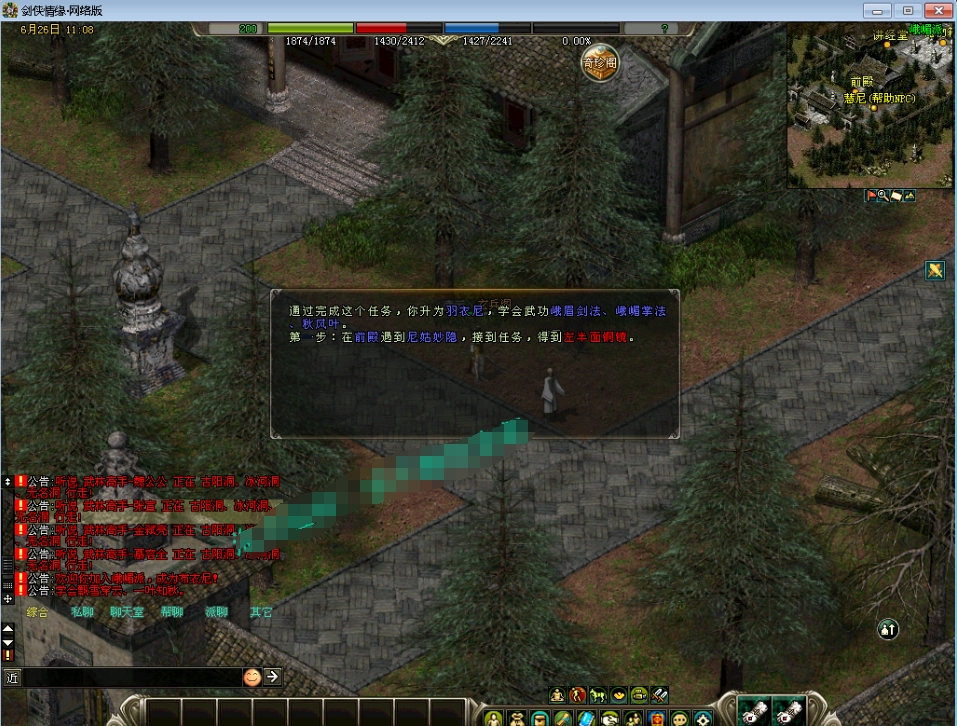This screenshot has height=726, width=957.
Task: Open the 奇珍阁 shop button
Action: 600,62
